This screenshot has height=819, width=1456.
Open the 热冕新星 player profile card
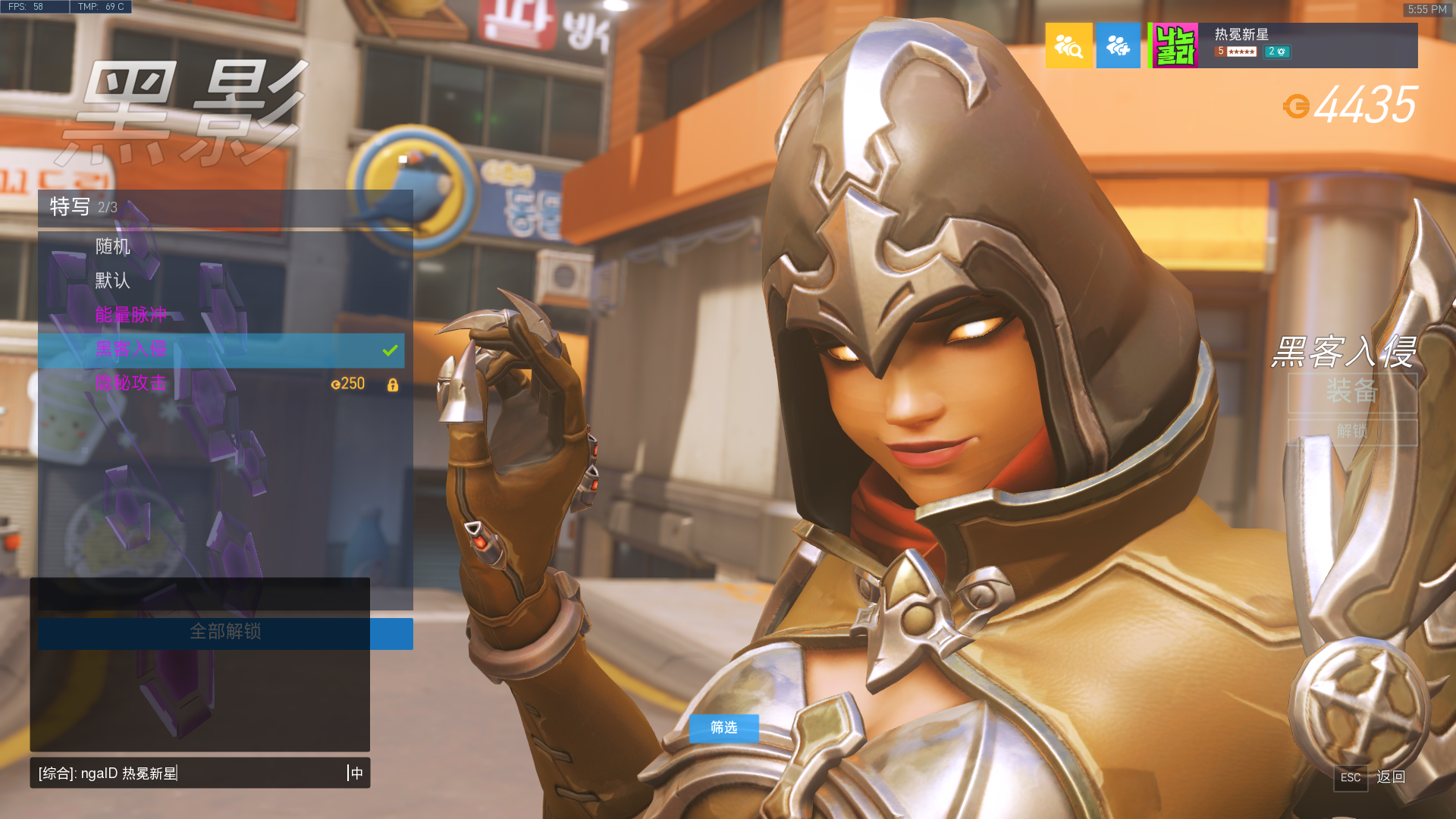pyautogui.click(x=1283, y=45)
